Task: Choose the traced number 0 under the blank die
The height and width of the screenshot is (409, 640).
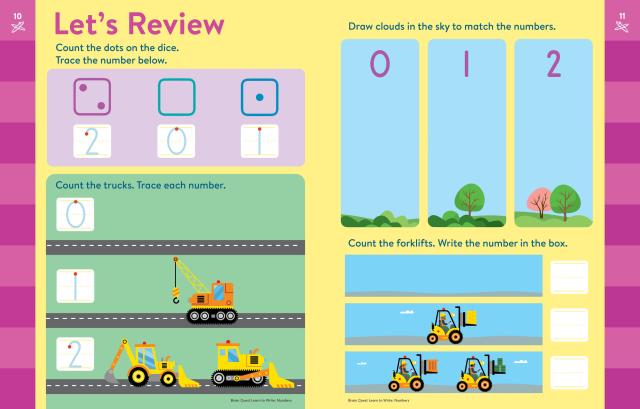Action: (x=175, y=142)
